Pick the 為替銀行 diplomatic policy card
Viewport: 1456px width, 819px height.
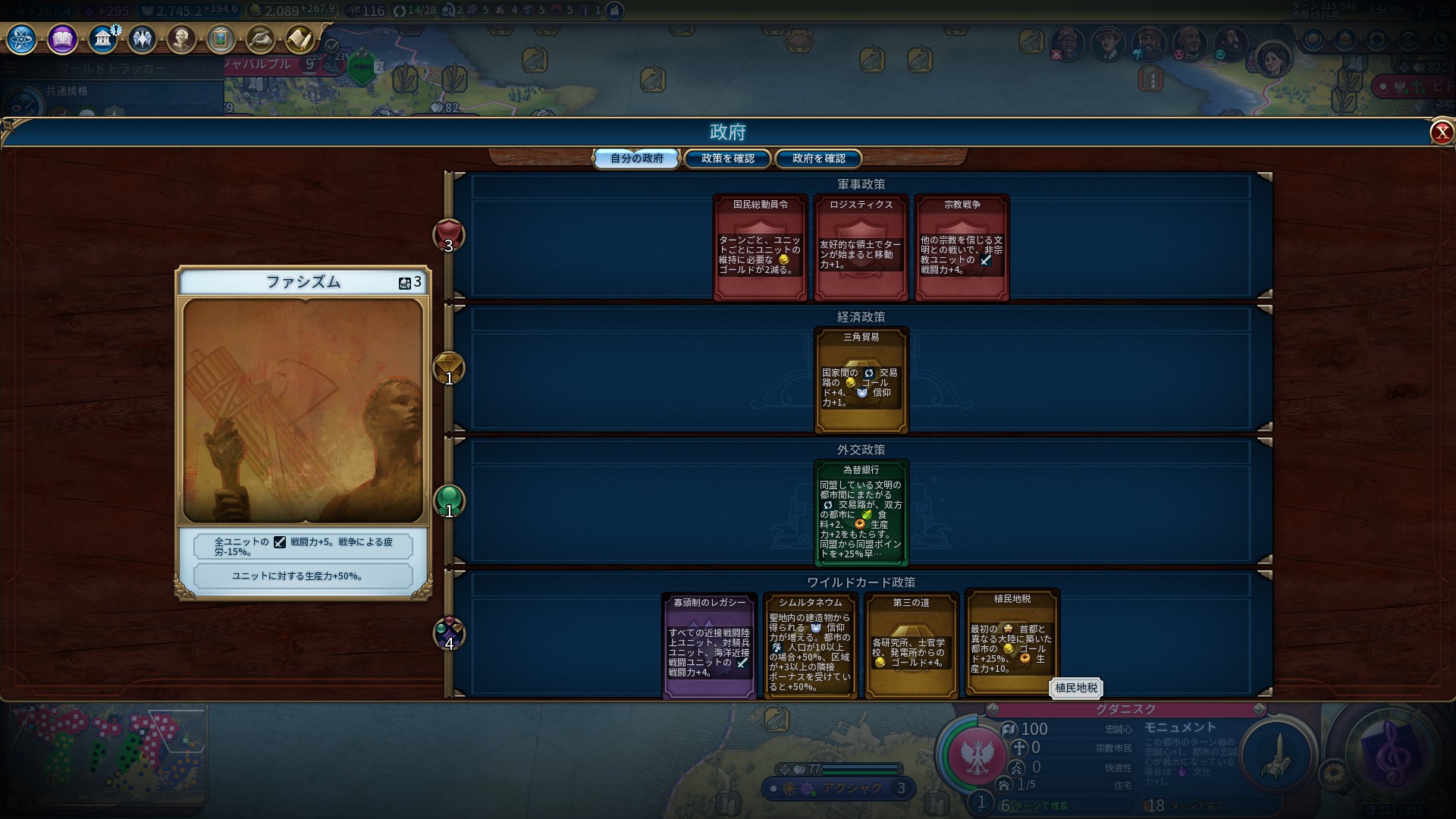(861, 513)
